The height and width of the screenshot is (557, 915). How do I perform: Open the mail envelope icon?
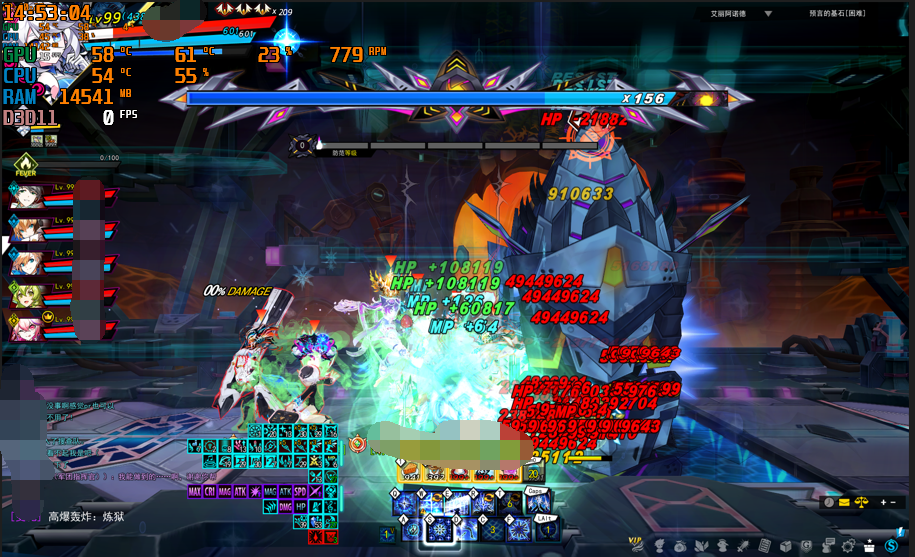click(x=845, y=502)
